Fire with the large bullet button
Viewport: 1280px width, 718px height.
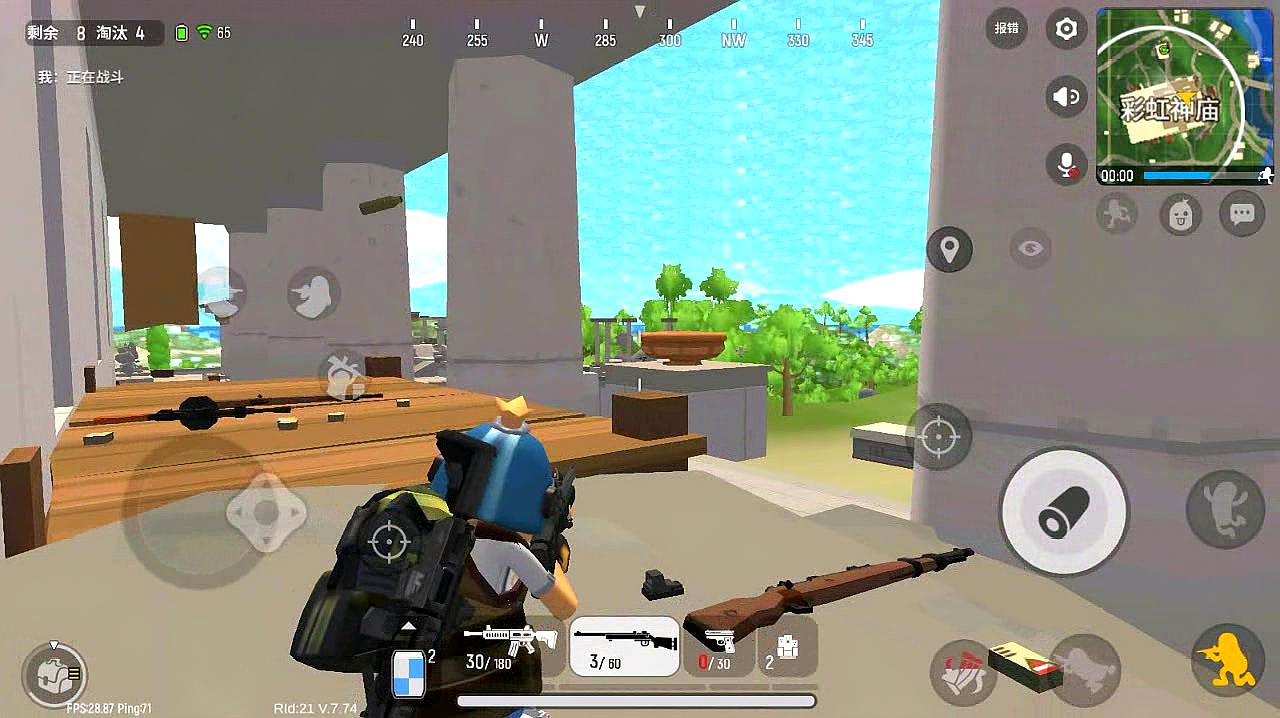1064,512
